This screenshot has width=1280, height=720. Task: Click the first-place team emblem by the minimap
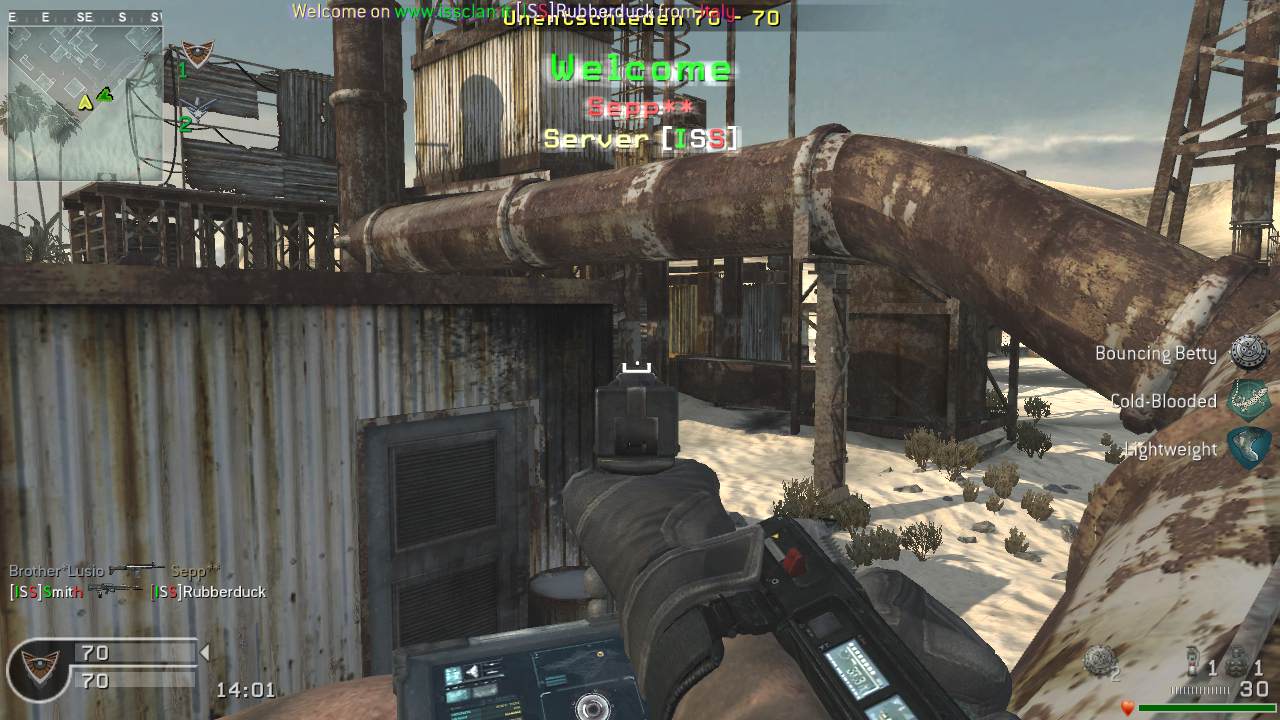[x=198, y=55]
